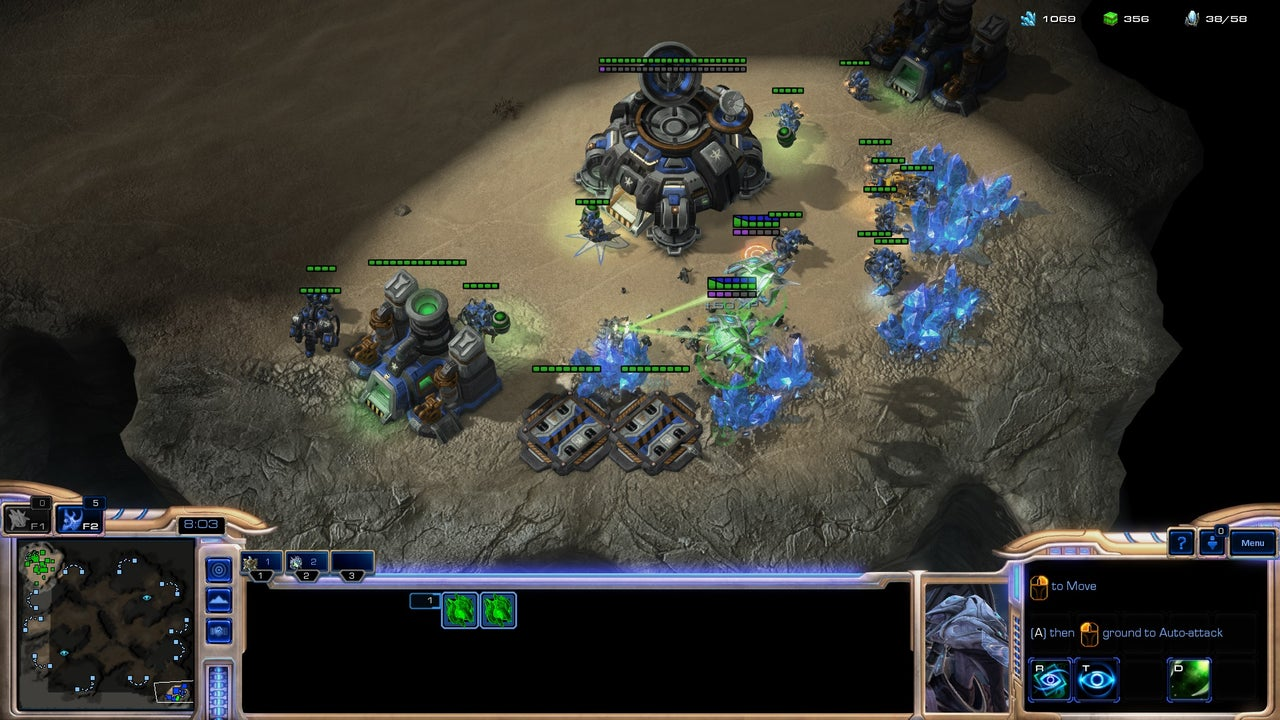Click the Observer Mode ability icon (T)

[1095, 678]
